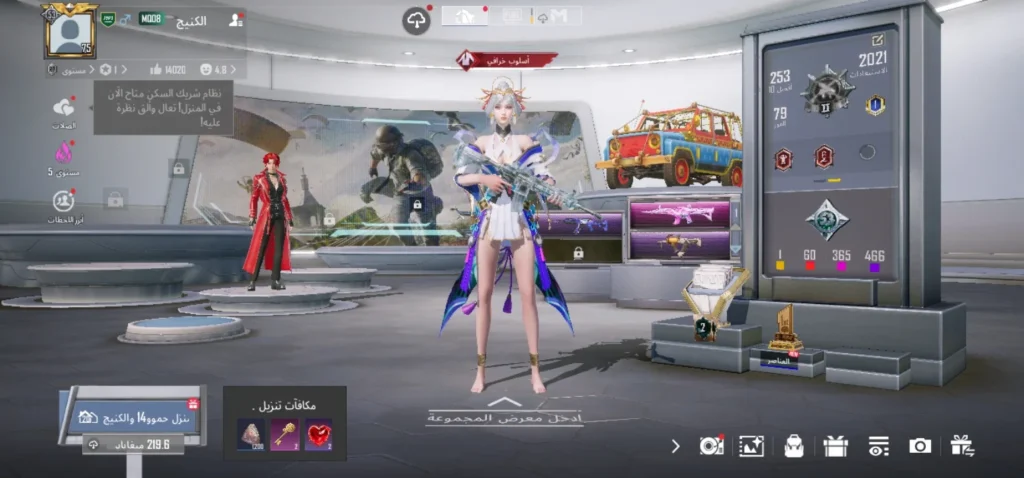Collapse the bottom toolbar arrow
The width and height of the screenshot is (1024, 478).
676,446
